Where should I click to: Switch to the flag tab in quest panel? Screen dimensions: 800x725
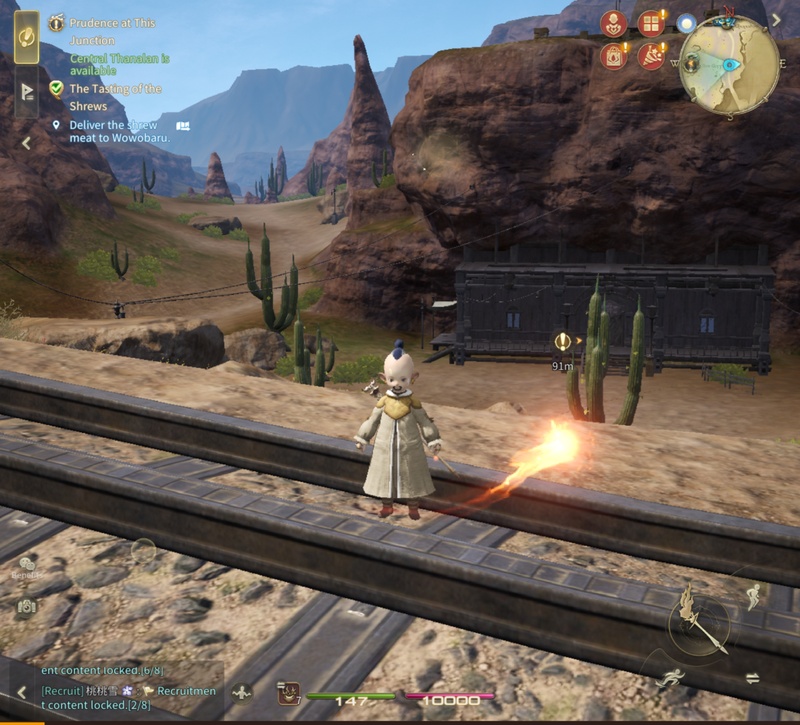pos(27,93)
